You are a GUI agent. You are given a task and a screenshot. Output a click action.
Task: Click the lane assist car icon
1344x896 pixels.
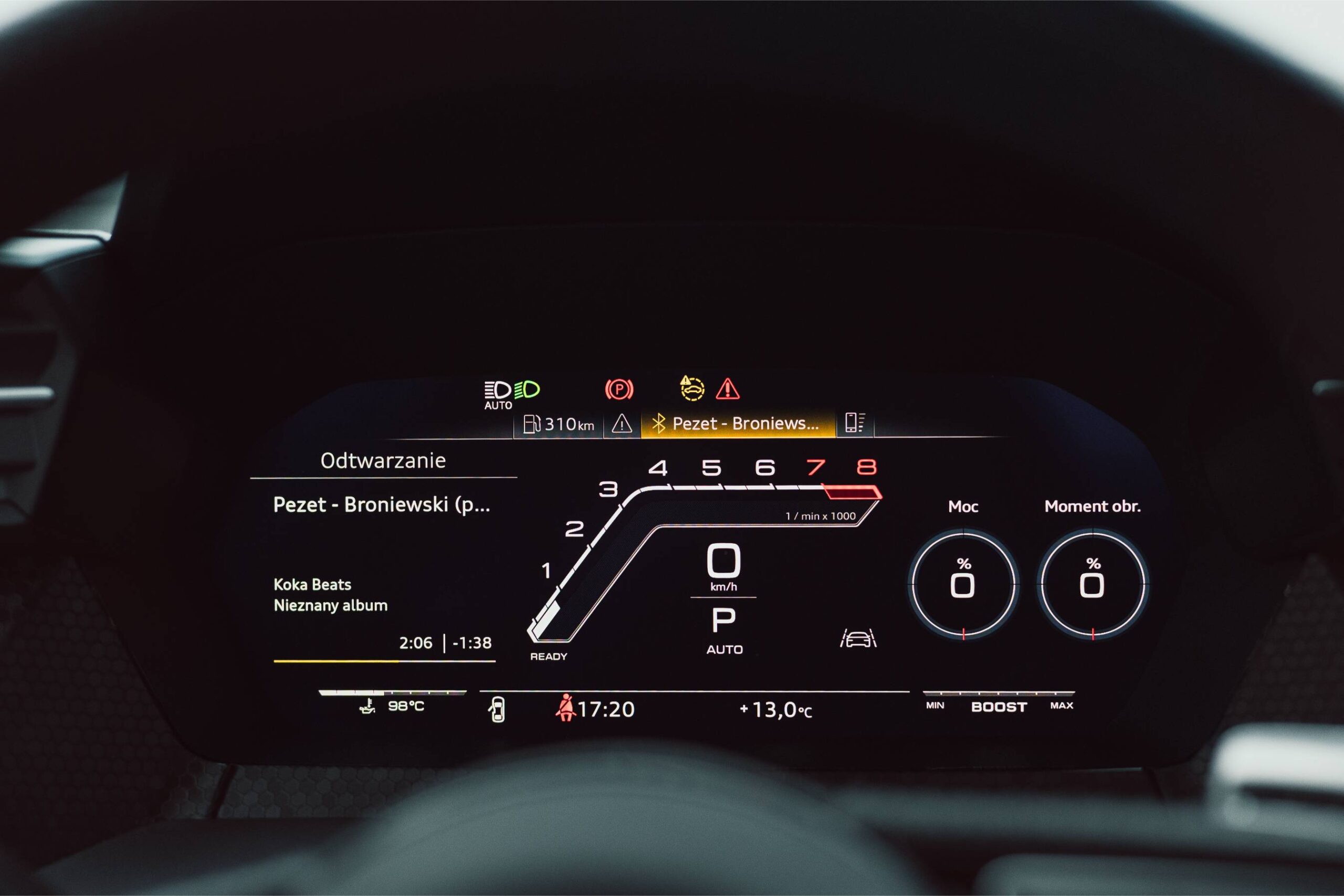(x=858, y=638)
